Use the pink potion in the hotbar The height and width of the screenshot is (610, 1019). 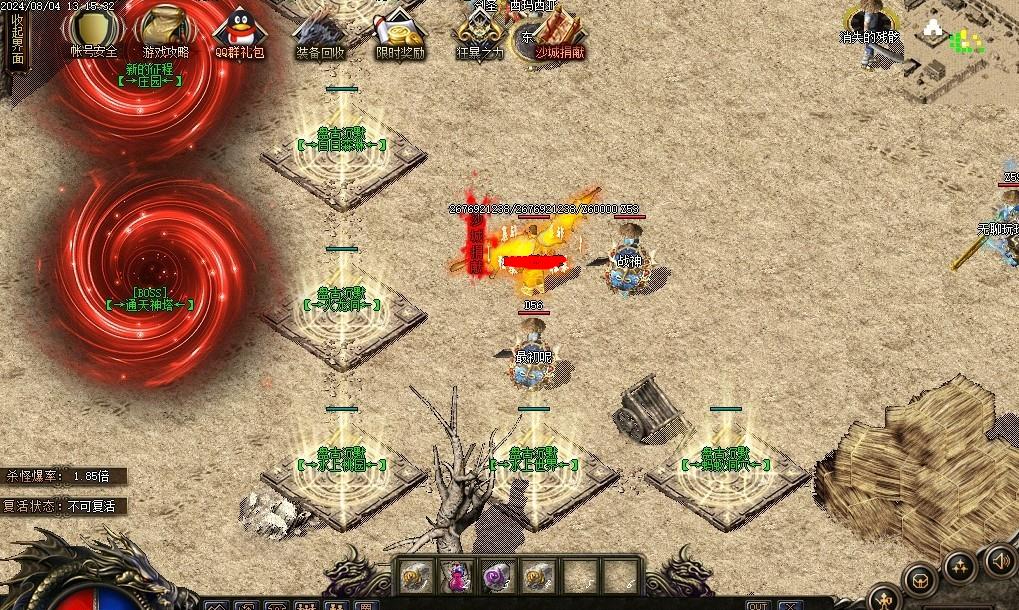[456, 575]
